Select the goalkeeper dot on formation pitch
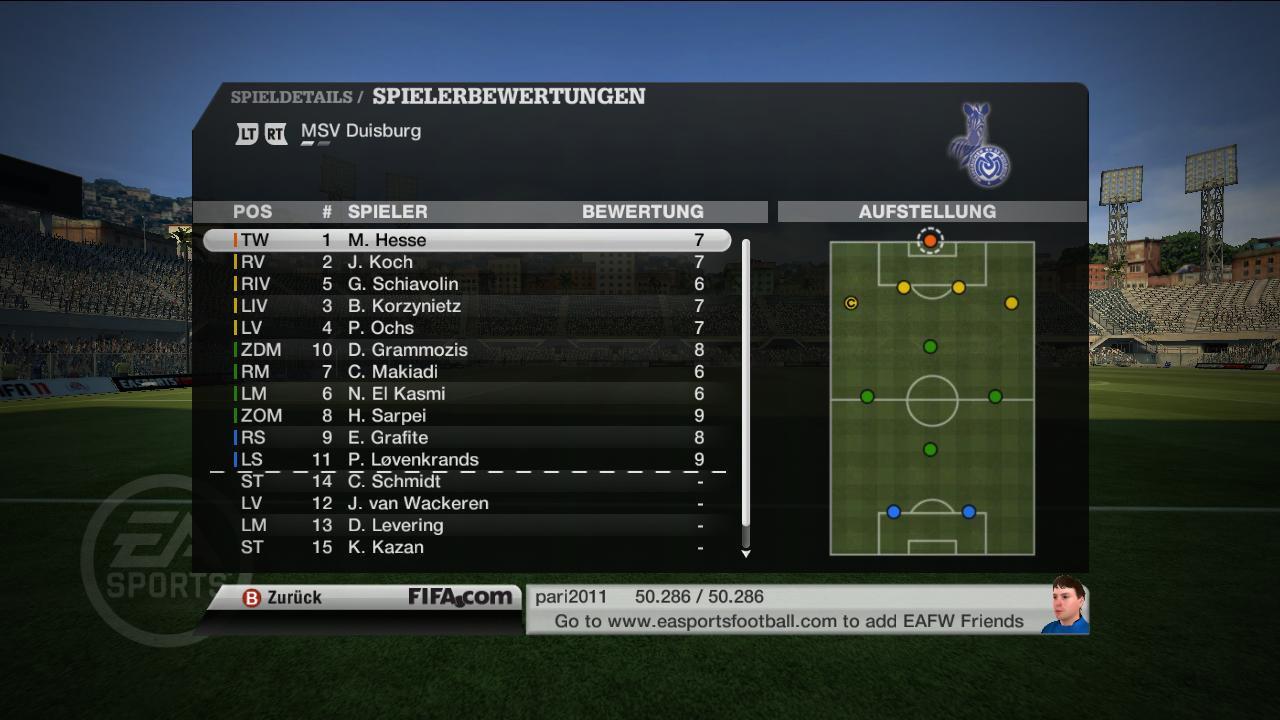 (930, 241)
